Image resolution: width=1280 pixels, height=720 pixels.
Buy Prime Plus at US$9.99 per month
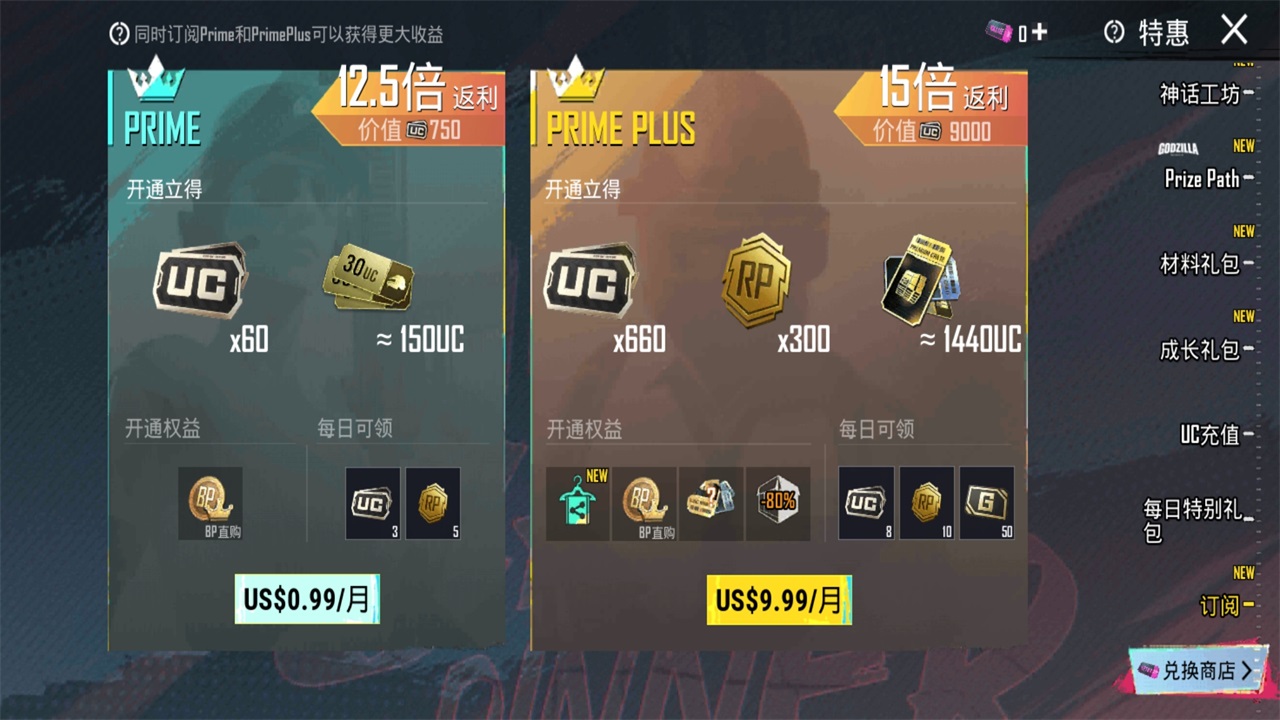click(x=779, y=600)
